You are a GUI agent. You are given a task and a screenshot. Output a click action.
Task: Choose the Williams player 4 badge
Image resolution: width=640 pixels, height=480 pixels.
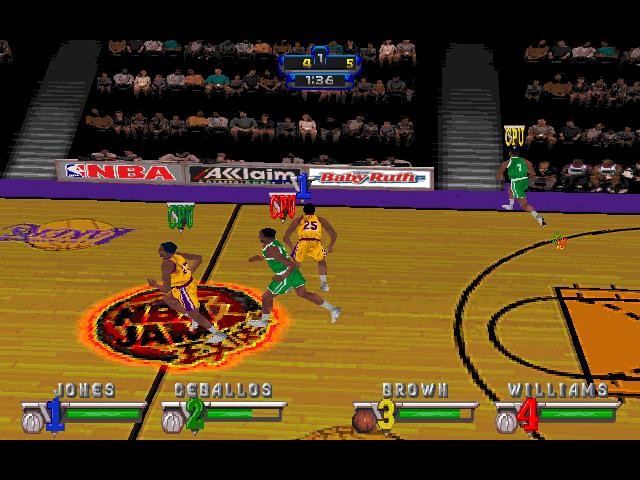tap(527, 414)
